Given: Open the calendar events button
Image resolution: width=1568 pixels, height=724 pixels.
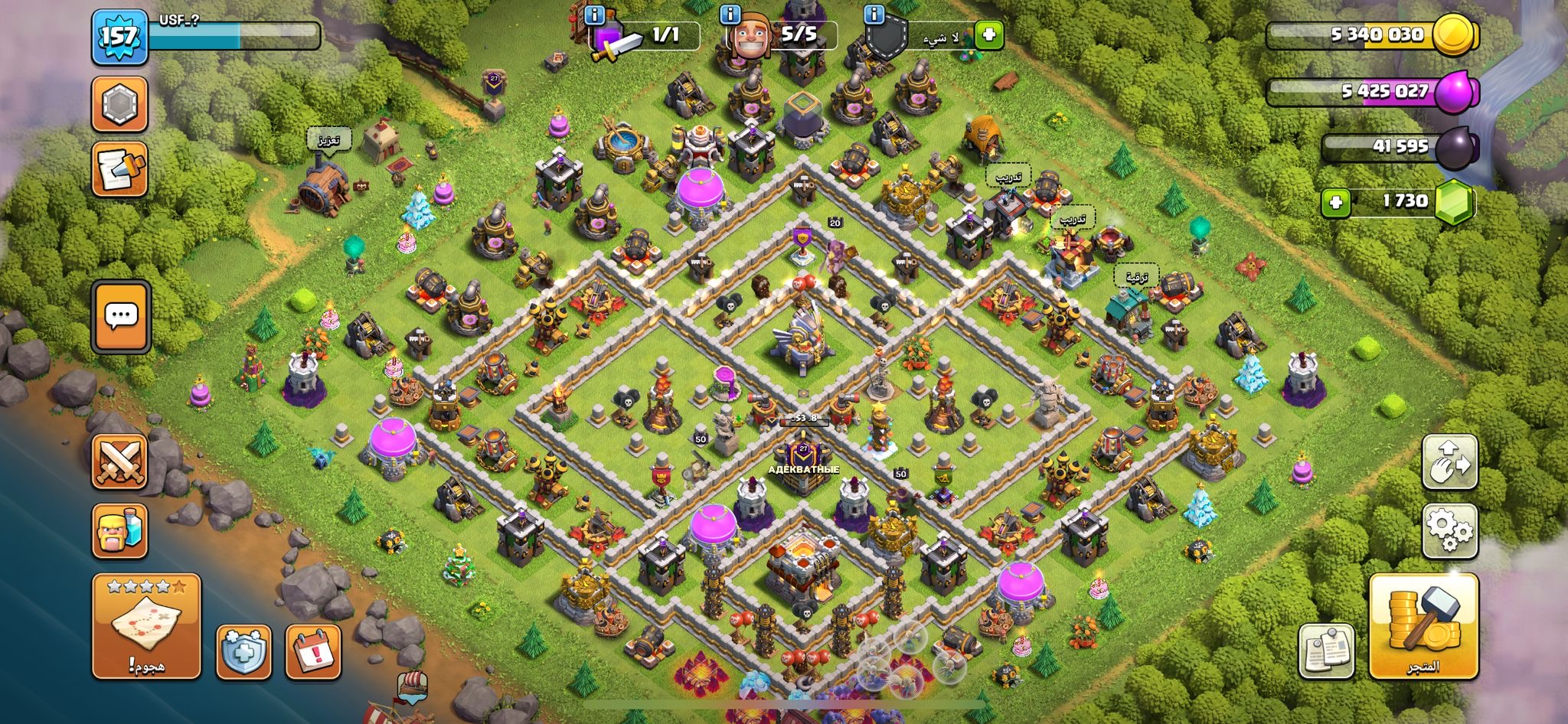Looking at the screenshot, I should [312, 652].
